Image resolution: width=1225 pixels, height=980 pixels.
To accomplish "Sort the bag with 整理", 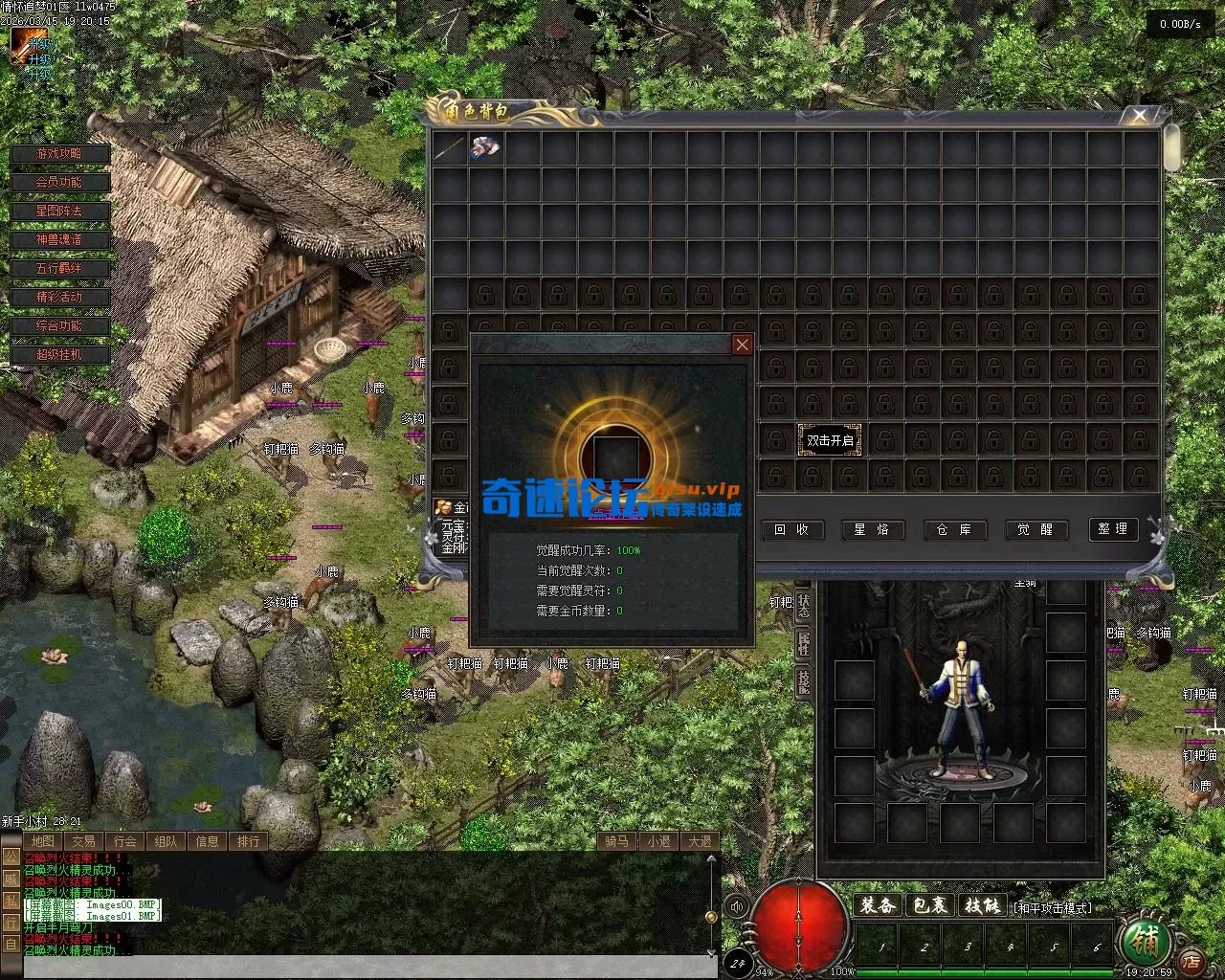I will click(x=1113, y=529).
